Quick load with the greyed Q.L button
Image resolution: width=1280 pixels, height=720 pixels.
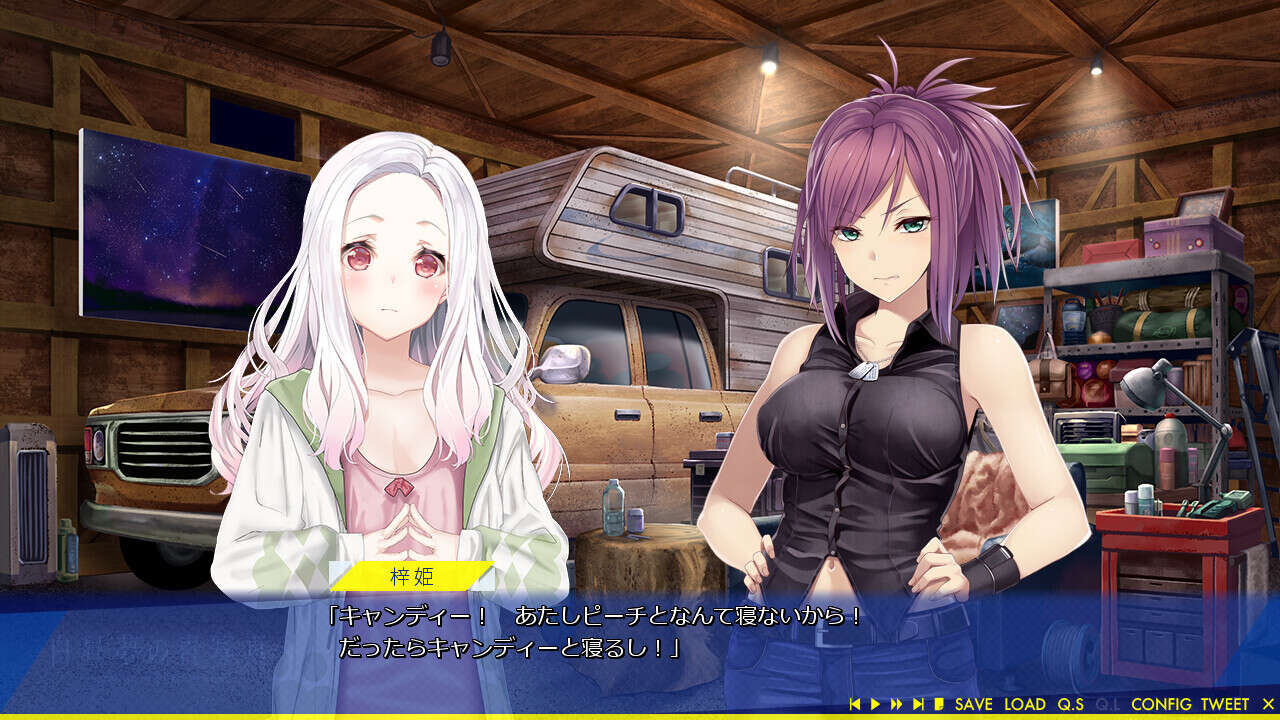(x=1108, y=705)
